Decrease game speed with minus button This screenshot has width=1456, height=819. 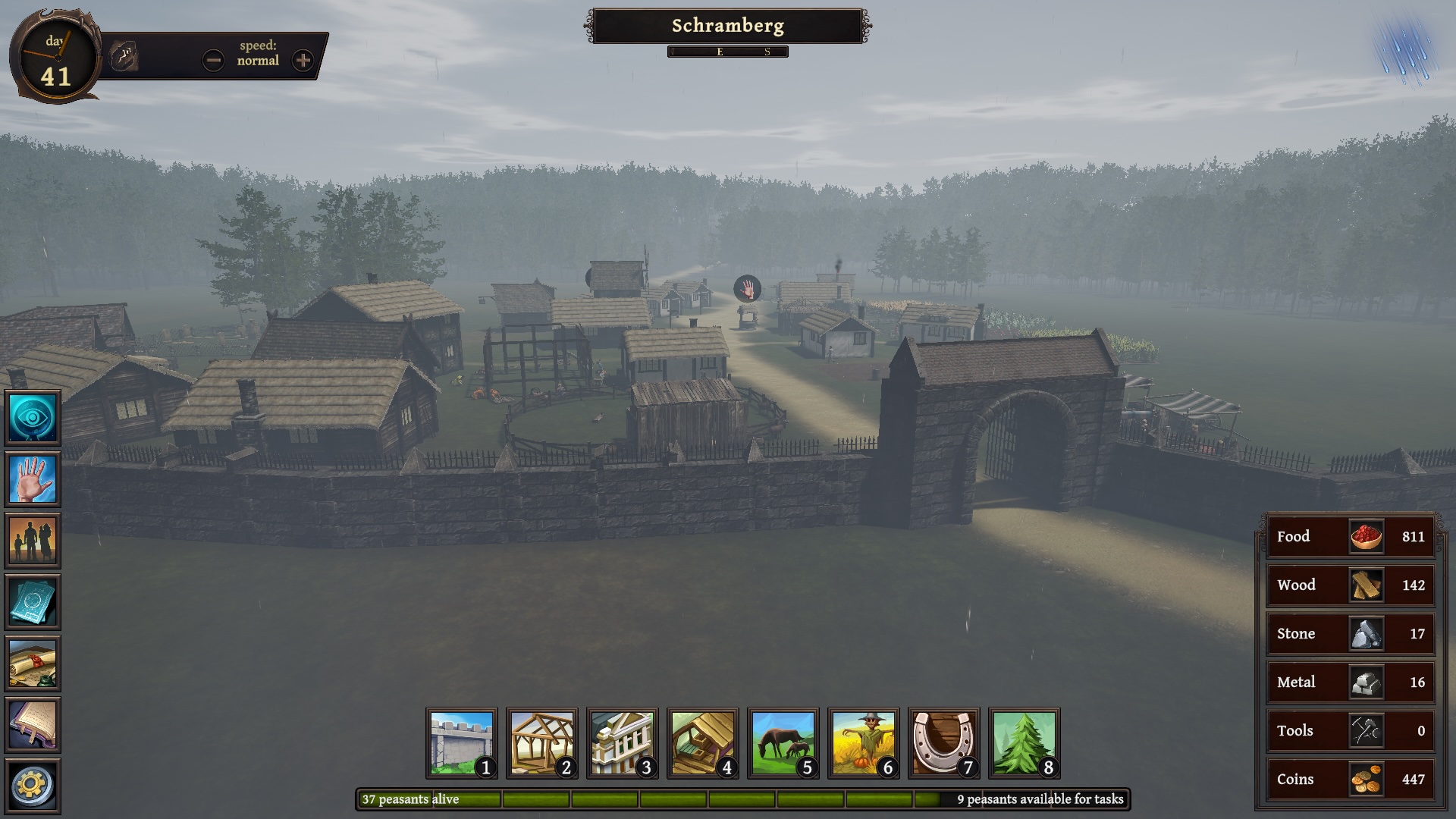213,60
